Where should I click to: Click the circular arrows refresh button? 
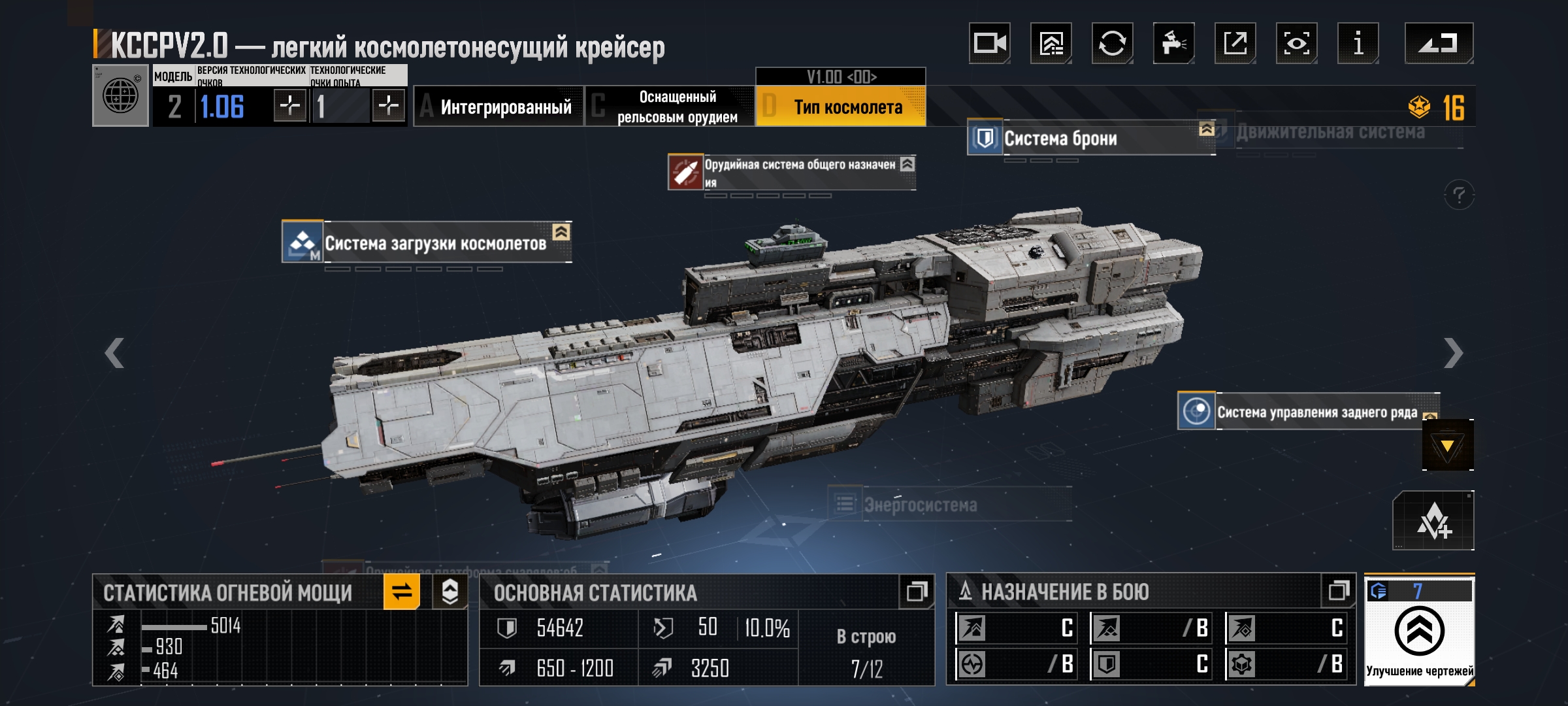coord(1112,43)
